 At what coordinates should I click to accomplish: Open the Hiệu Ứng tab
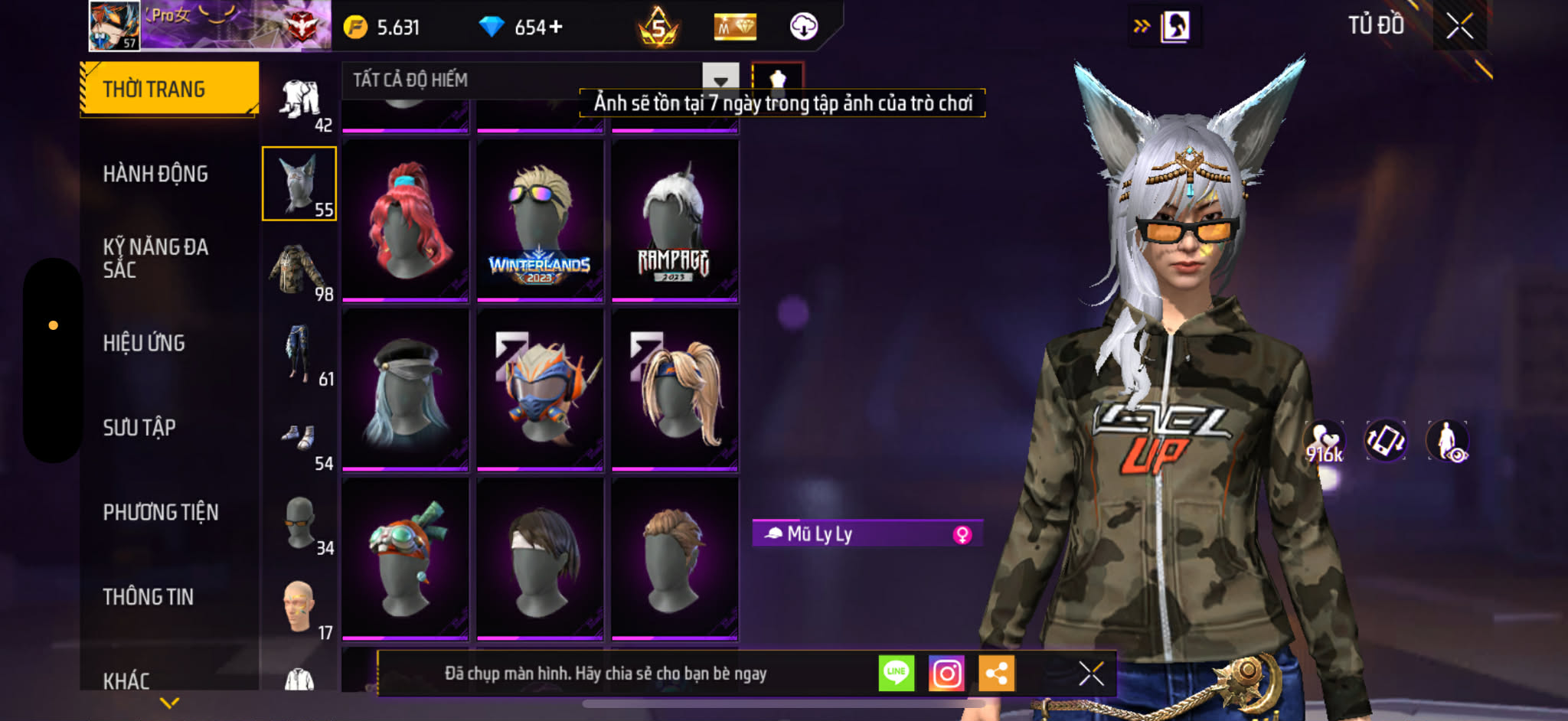(144, 343)
